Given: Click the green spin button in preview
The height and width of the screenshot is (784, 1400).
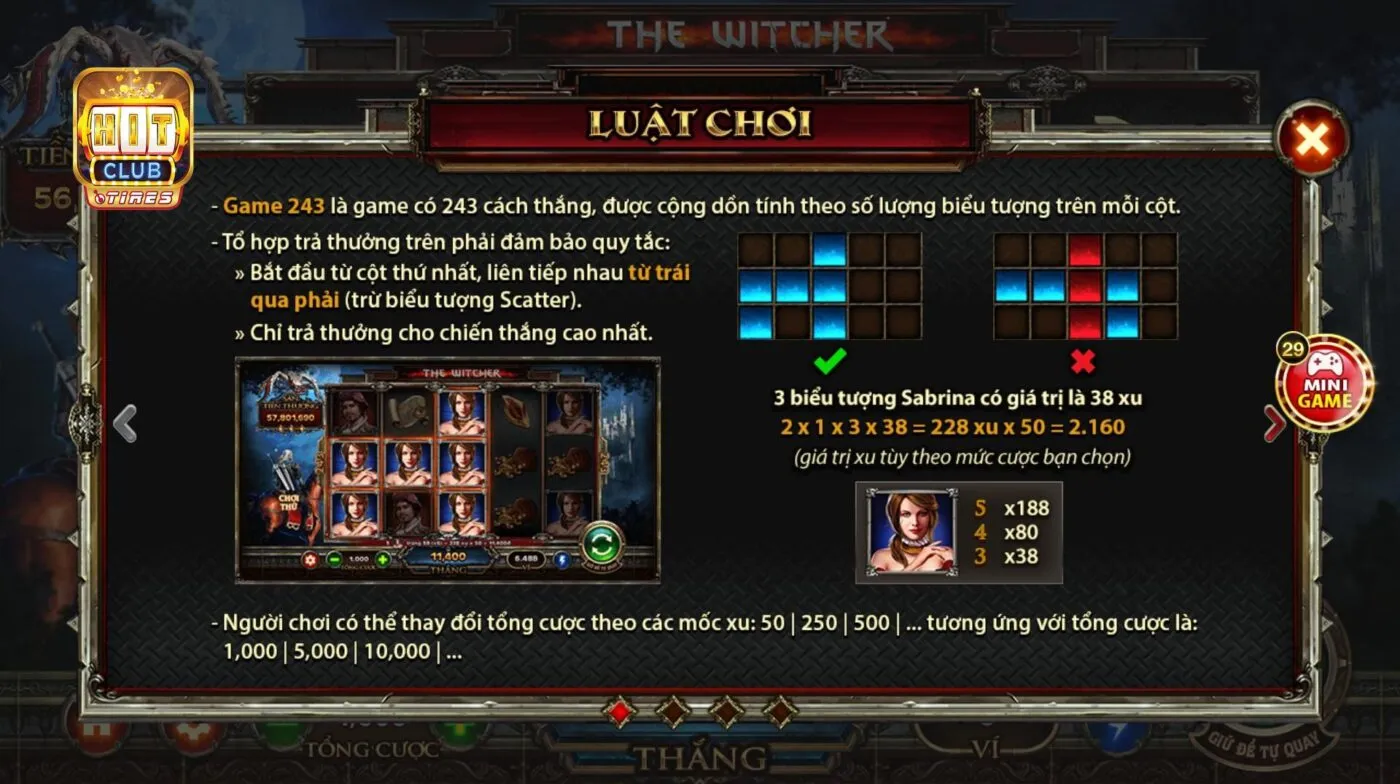Looking at the screenshot, I should [601, 544].
